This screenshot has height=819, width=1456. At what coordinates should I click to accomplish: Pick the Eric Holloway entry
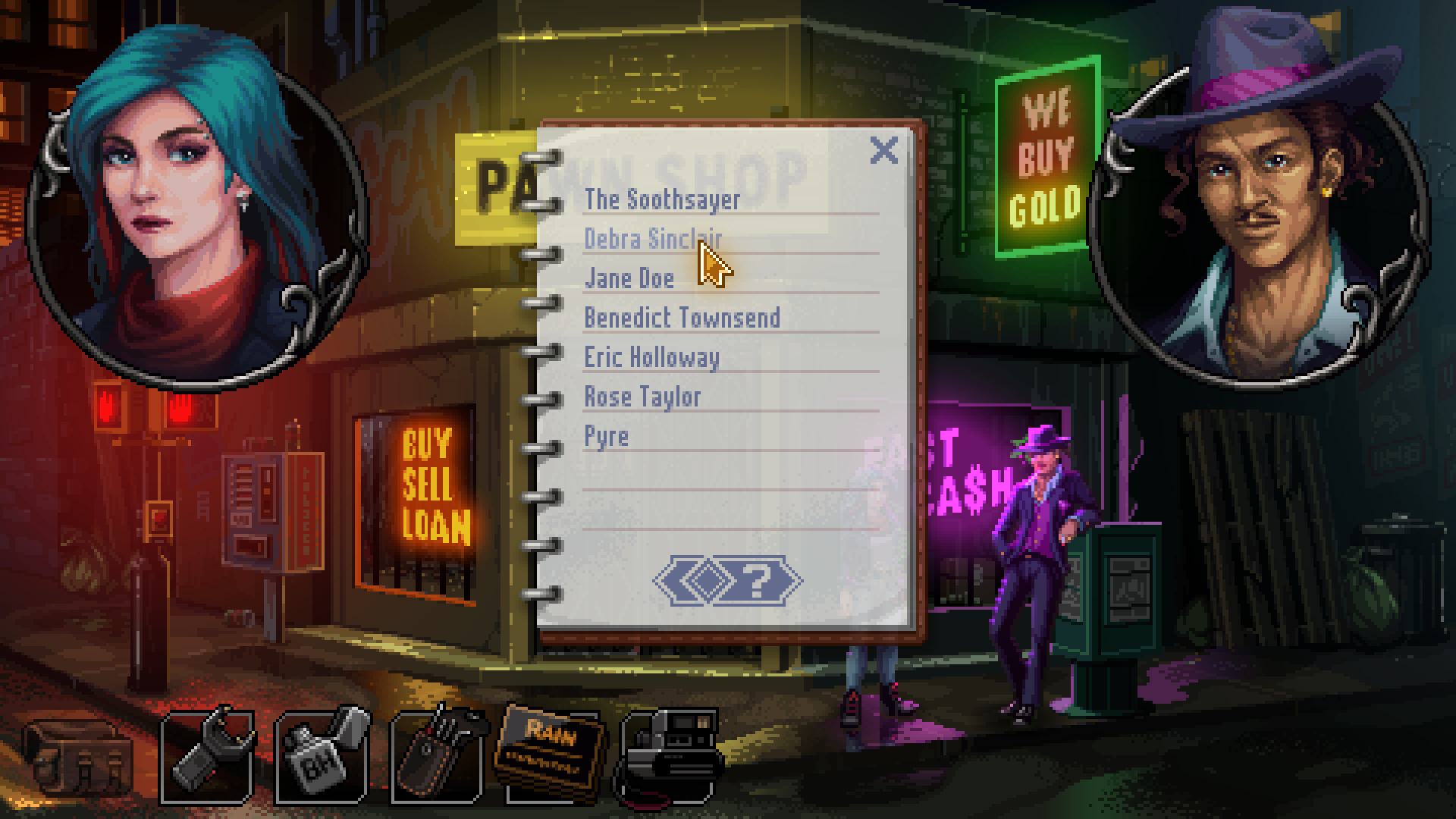pos(651,357)
